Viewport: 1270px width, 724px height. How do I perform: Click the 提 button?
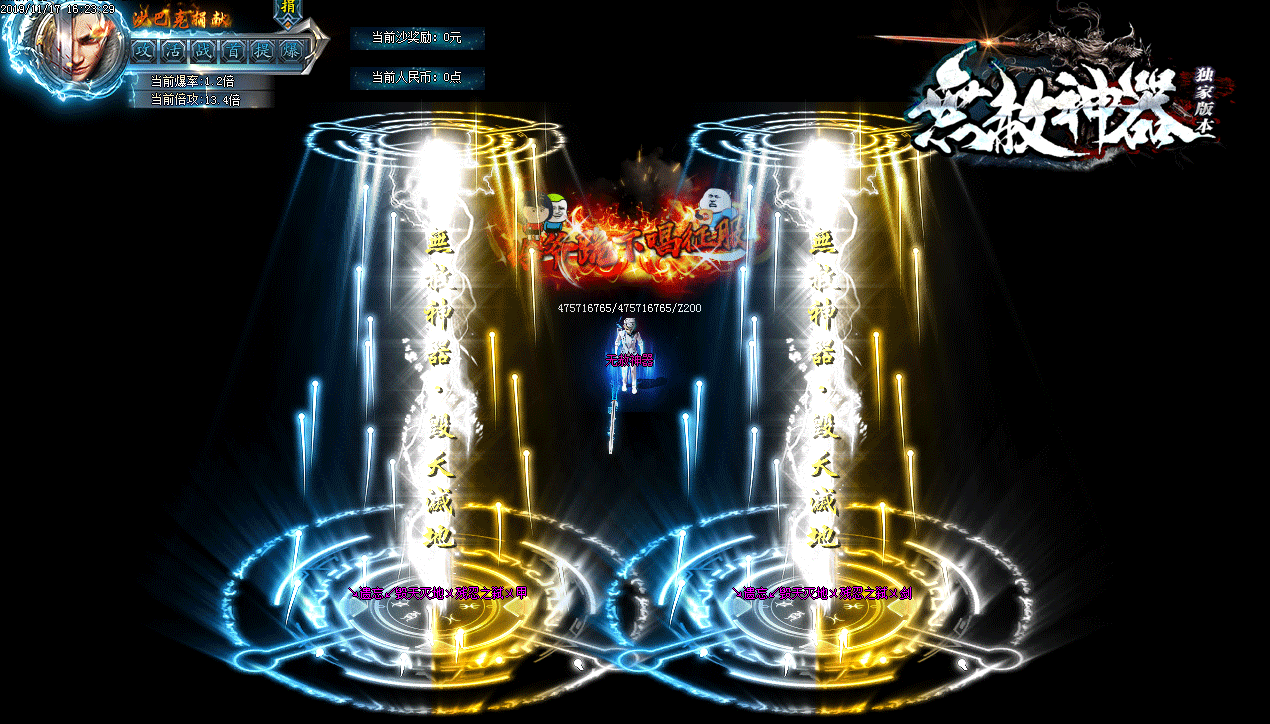point(262,49)
